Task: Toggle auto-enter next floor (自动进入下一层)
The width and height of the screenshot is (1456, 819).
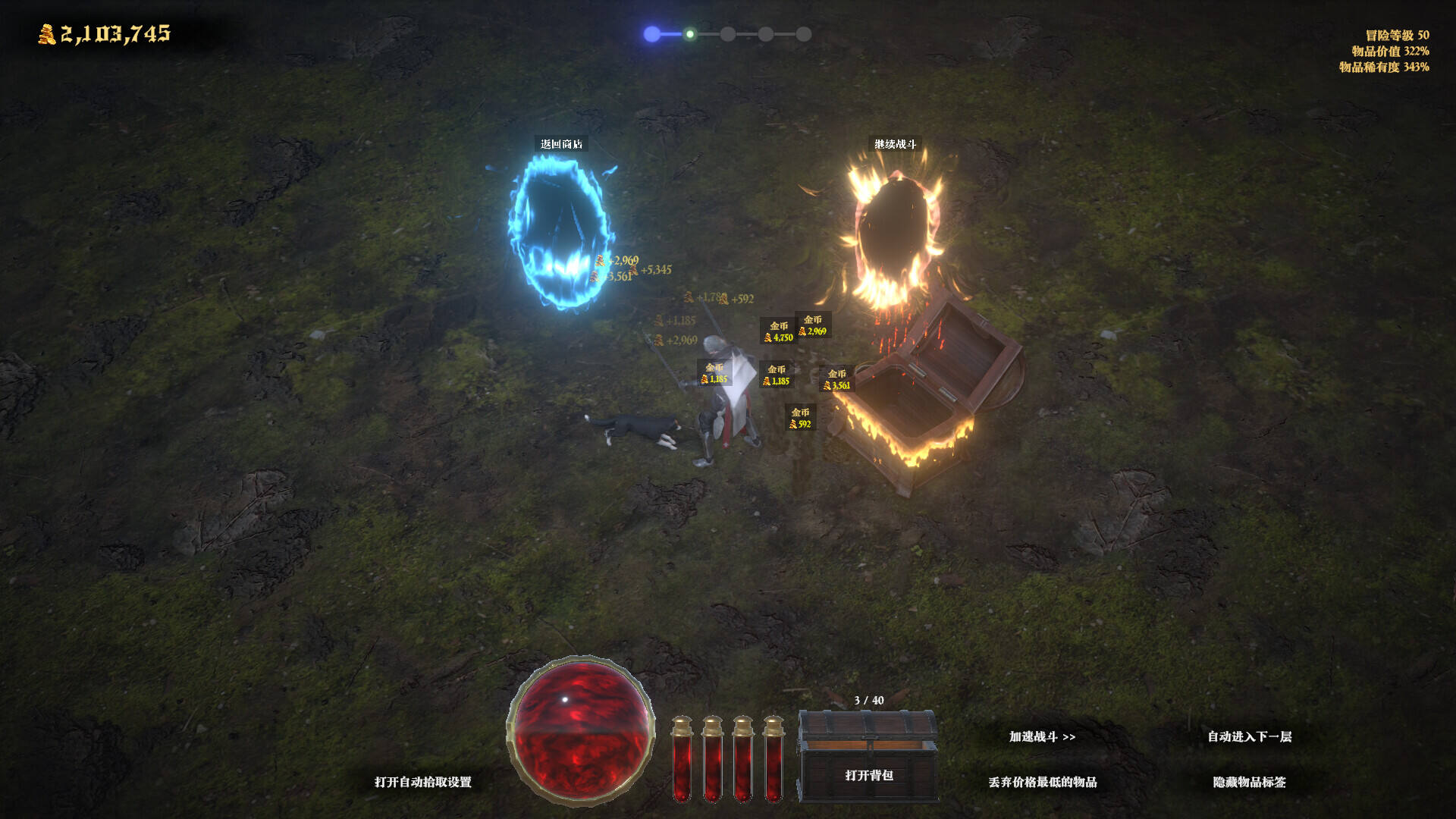Action: pyautogui.click(x=1249, y=736)
